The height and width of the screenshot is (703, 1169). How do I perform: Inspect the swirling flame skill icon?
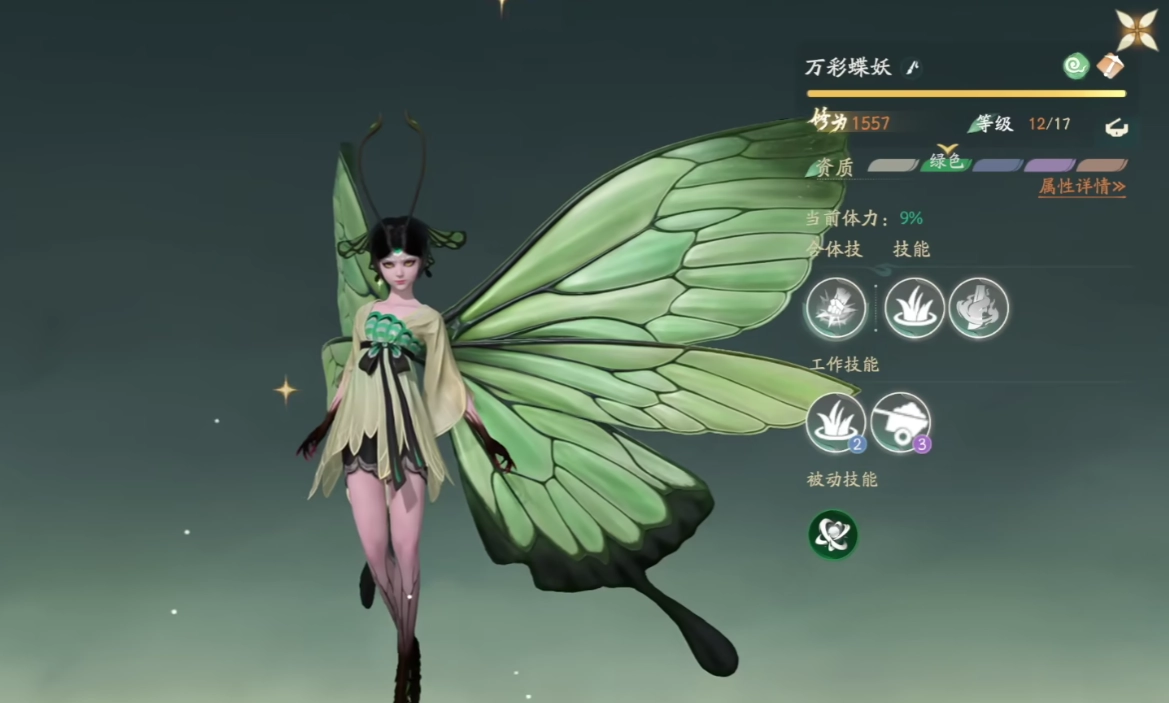[x=978, y=308]
